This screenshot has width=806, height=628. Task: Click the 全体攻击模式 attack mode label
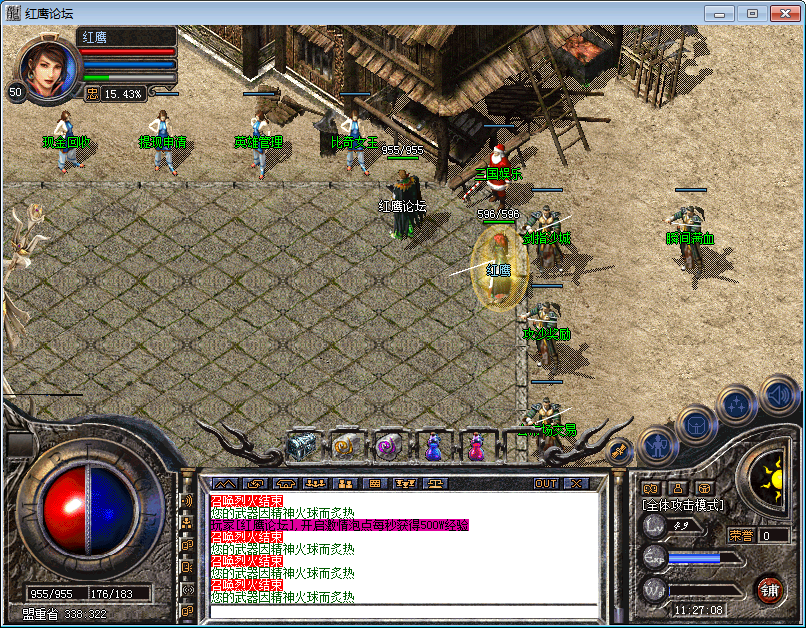pyautogui.click(x=683, y=505)
